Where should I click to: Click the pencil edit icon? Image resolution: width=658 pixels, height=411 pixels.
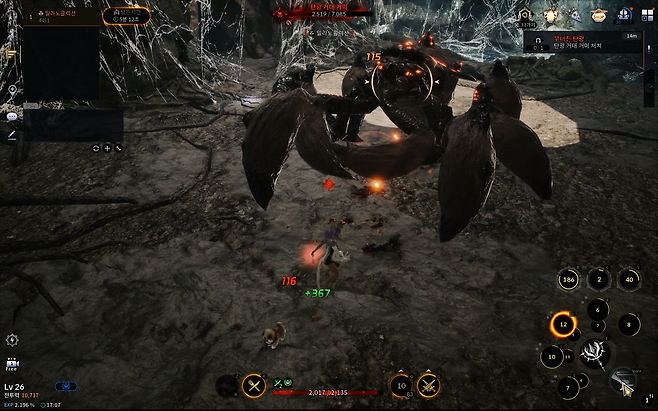[12, 134]
